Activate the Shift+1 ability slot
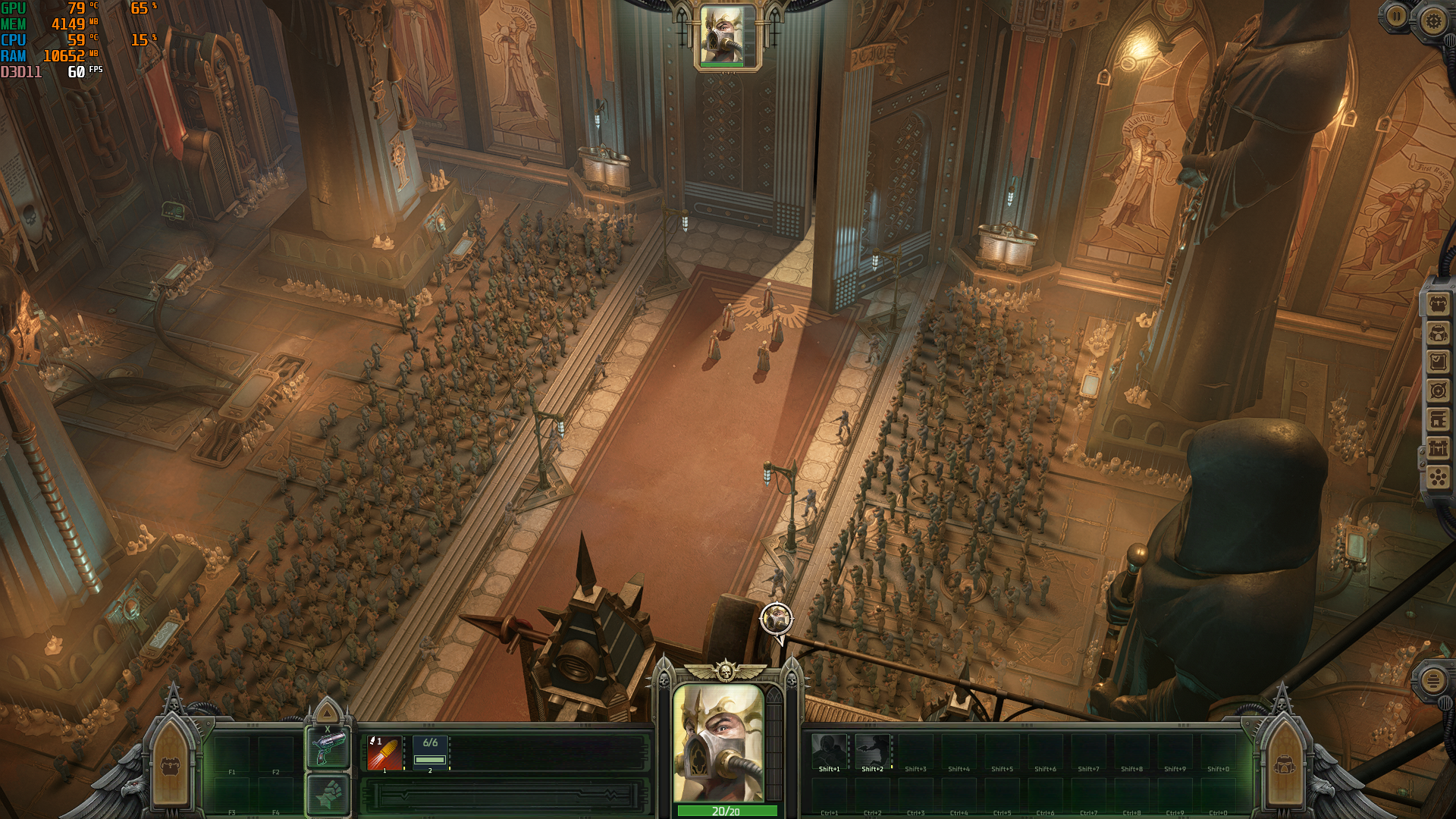The height and width of the screenshot is (819, 1456). 829,752
